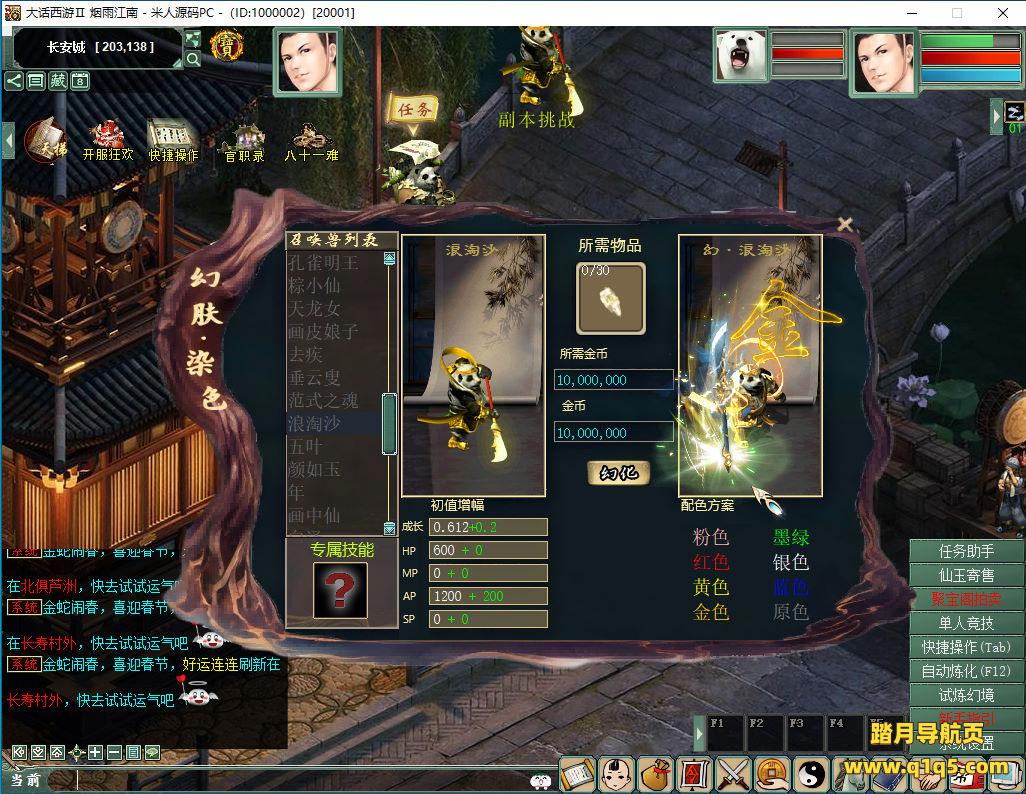Screen dimensions: 1026x794
Task: Open the 开服狂欢 event icon
Action: point(107,141)
